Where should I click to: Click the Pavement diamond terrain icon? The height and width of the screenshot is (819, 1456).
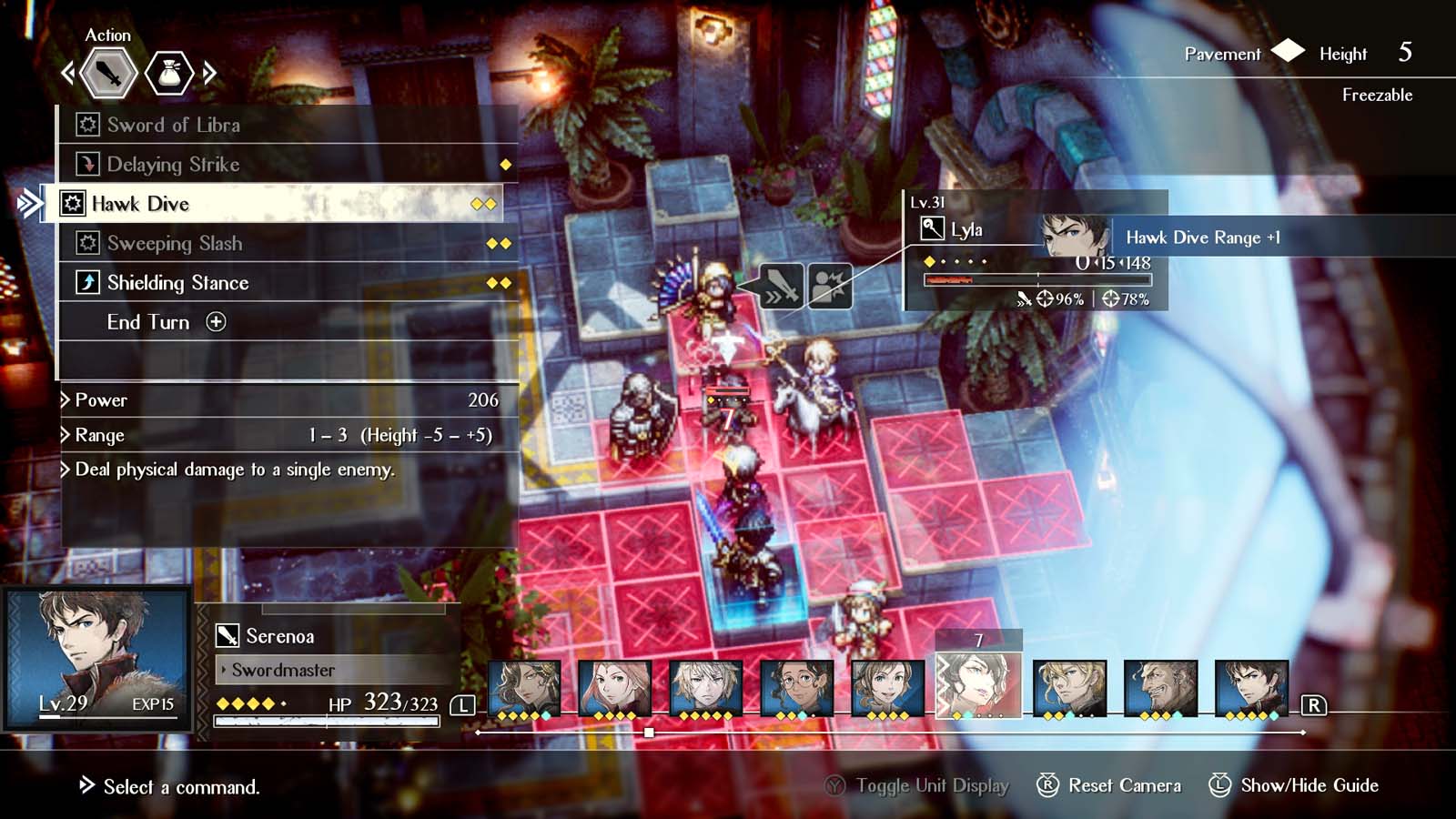1287,54
